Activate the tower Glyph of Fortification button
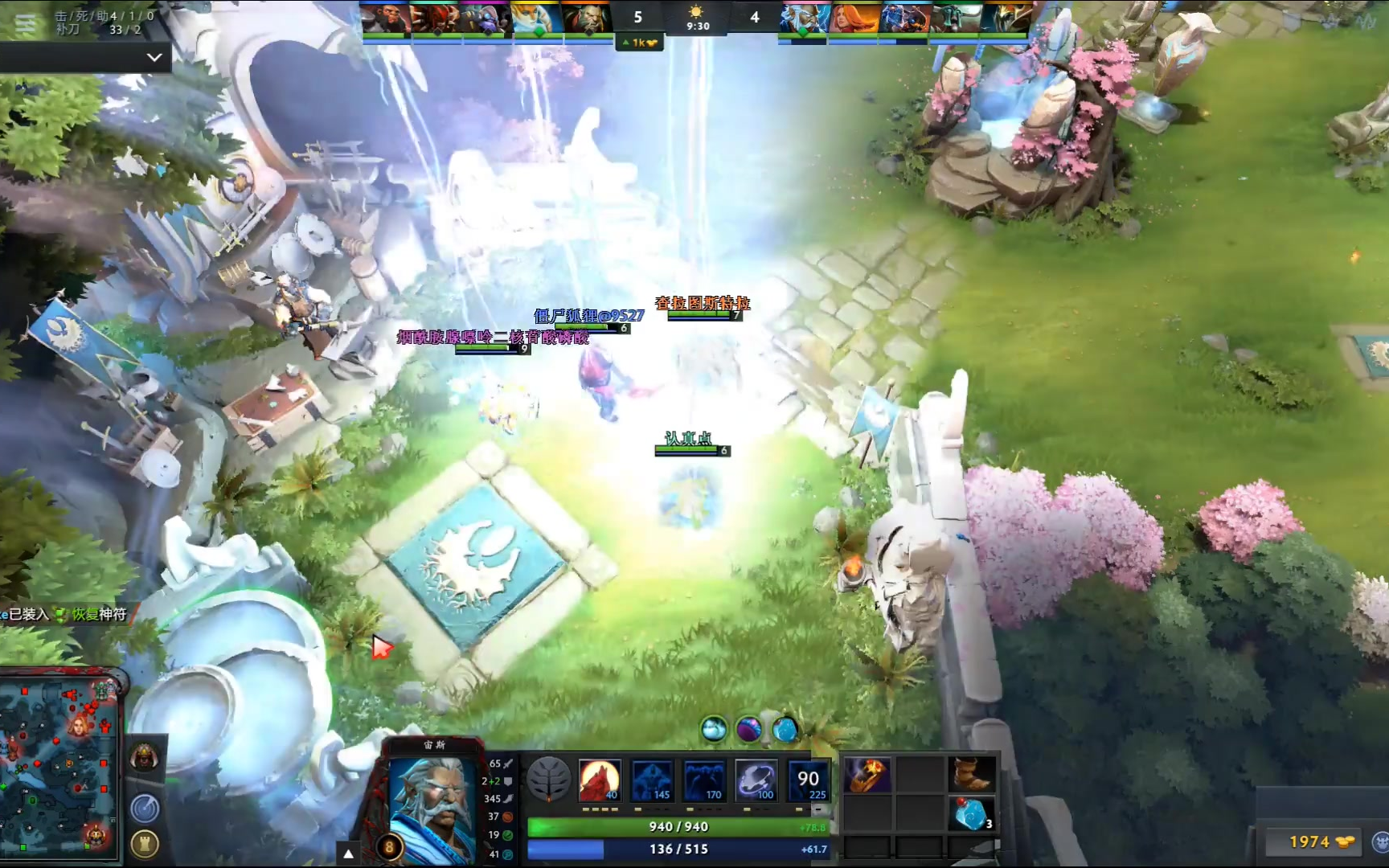 point(145,844)
